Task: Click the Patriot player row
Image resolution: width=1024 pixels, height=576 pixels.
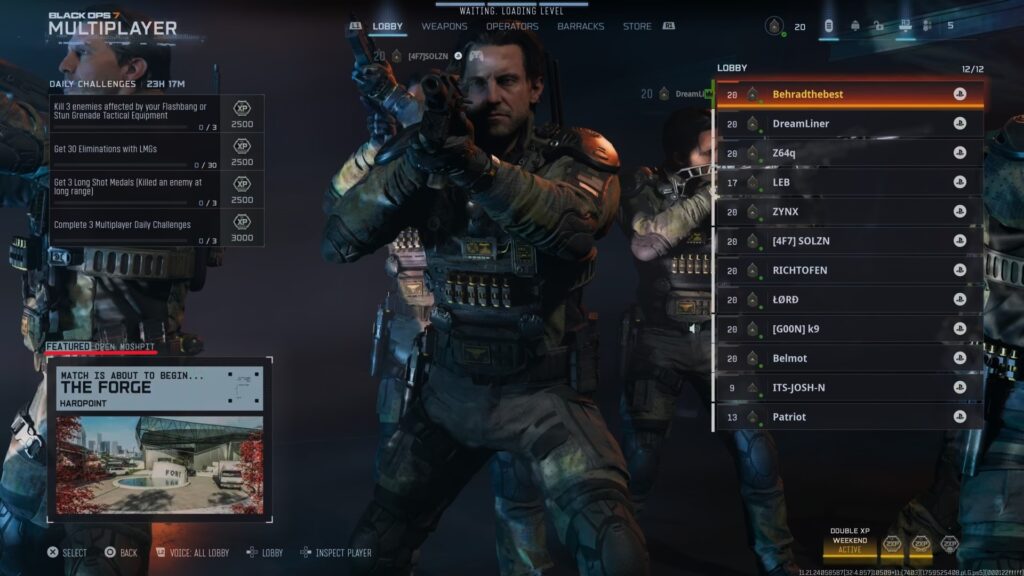Action: pos(849,417)
